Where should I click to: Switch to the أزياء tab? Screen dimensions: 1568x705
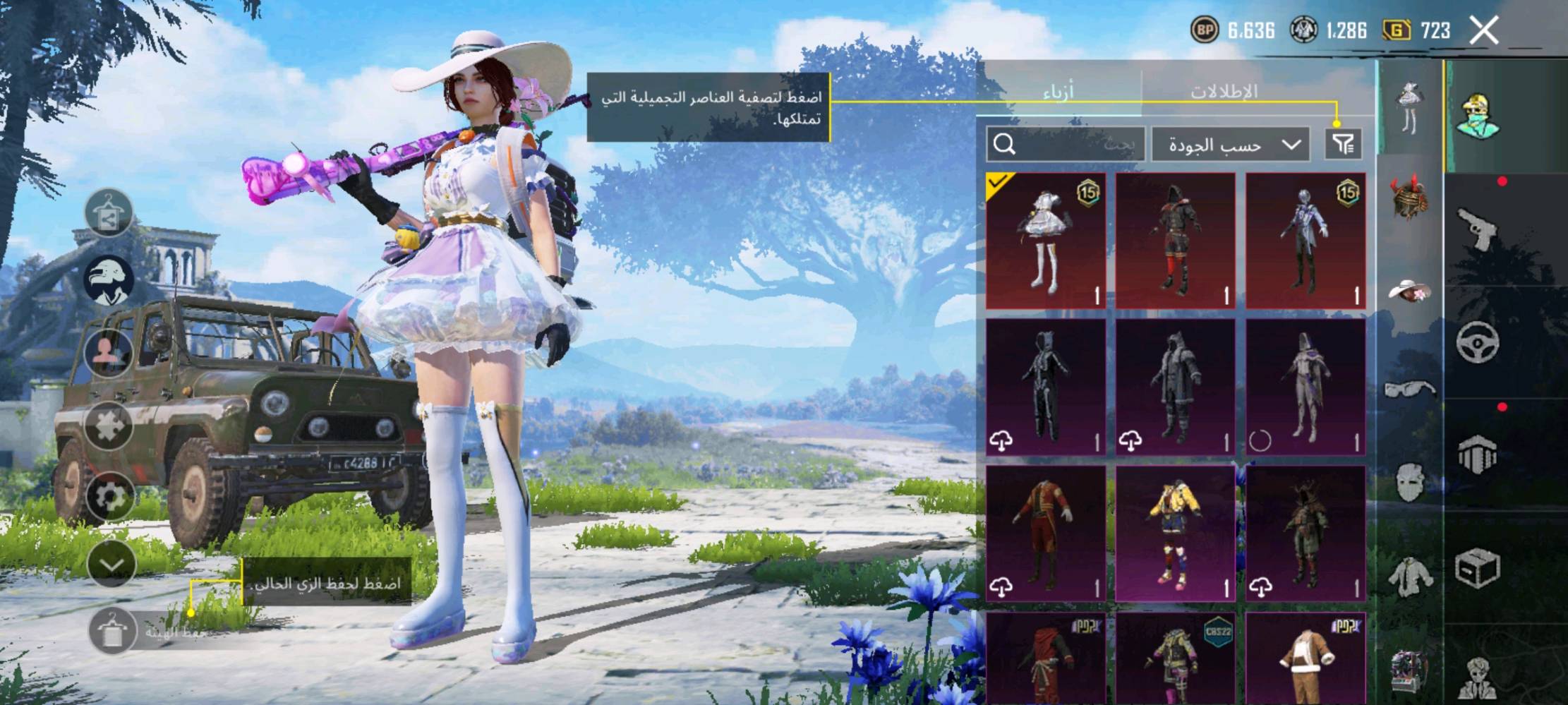(1058, 91)
